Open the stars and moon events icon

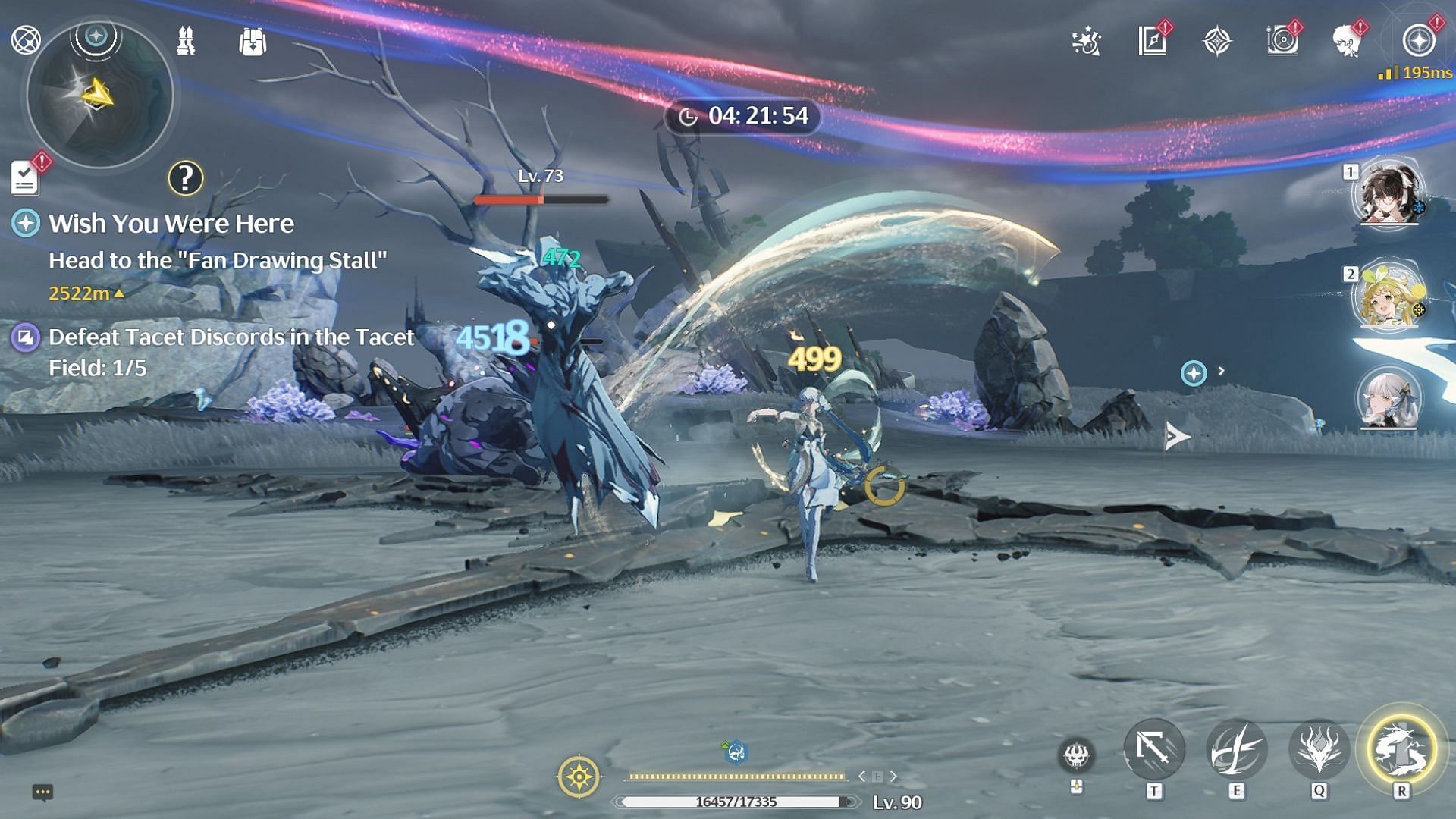pos(1087,41)
